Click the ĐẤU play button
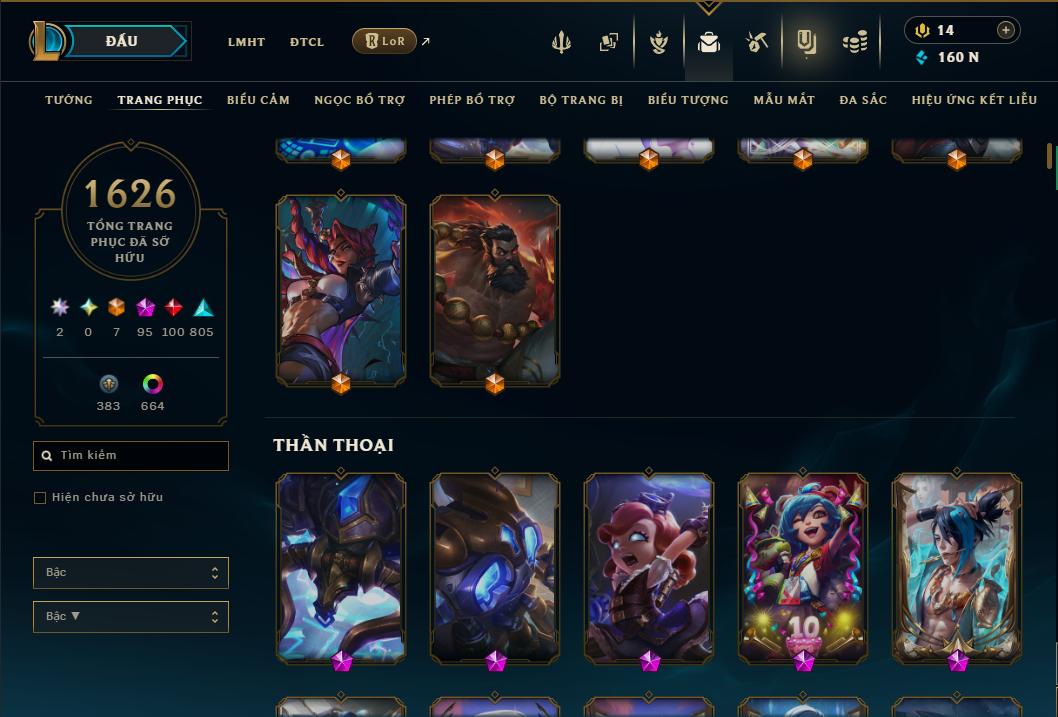 [121, 41]
